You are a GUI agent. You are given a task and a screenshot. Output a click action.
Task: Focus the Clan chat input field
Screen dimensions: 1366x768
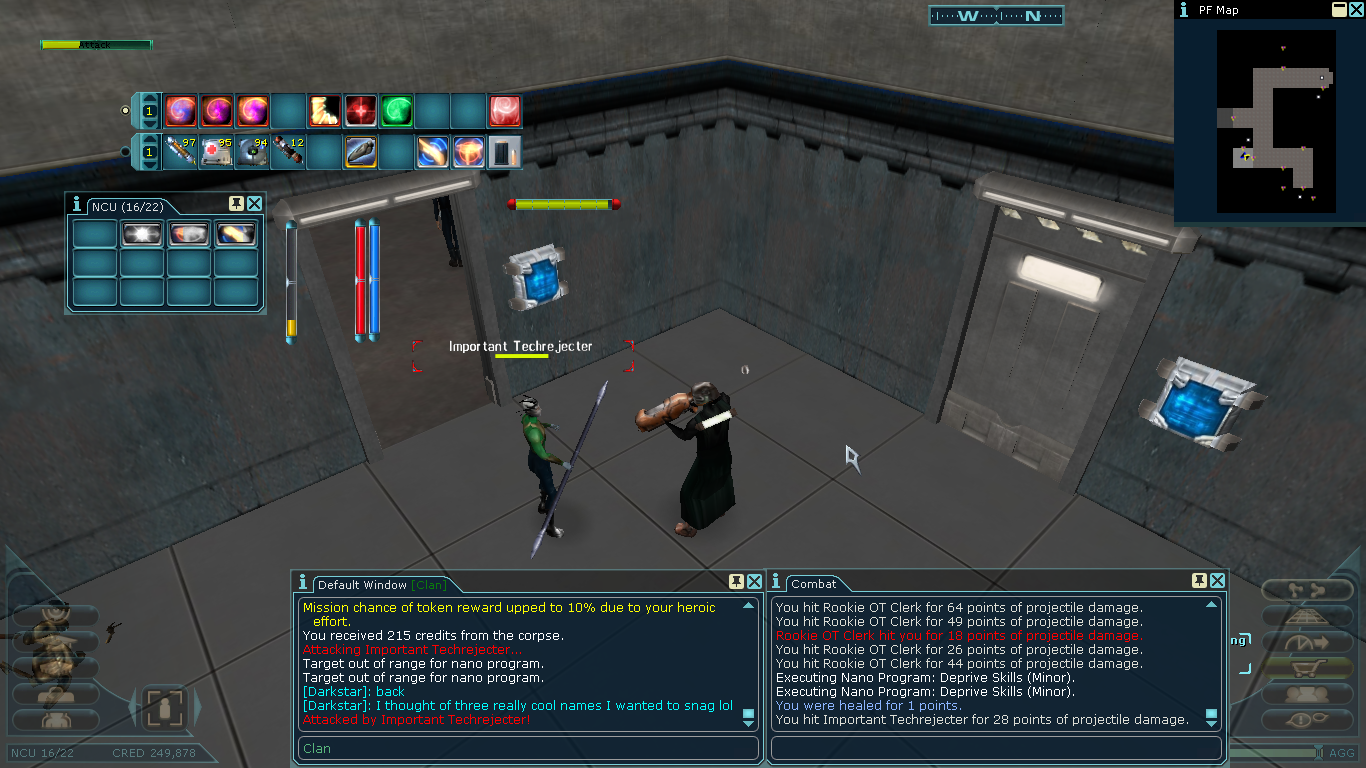point(528,748)
